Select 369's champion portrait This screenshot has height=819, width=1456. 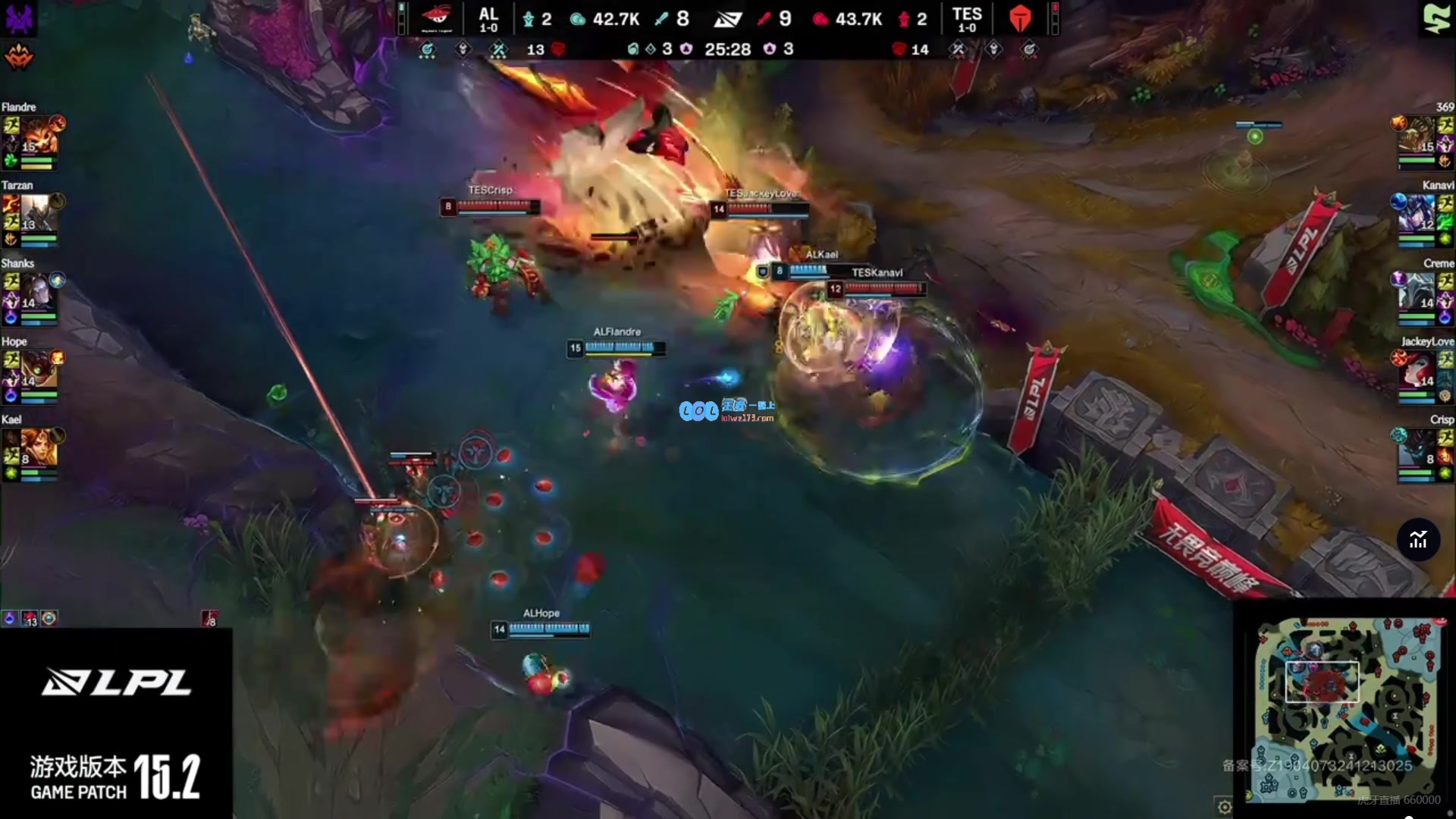[1417, 136]
